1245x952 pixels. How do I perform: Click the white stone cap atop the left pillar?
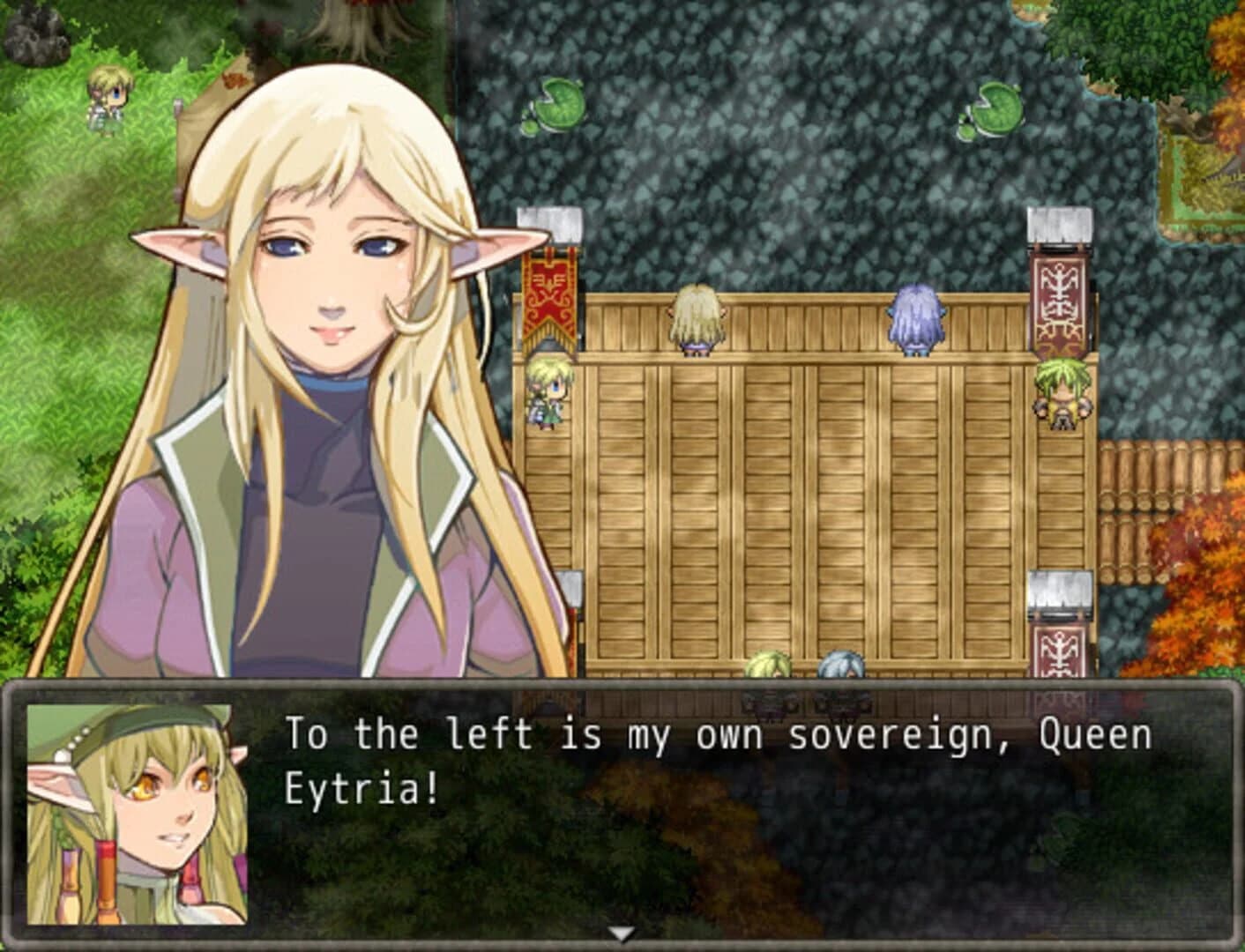coord(550,225)
